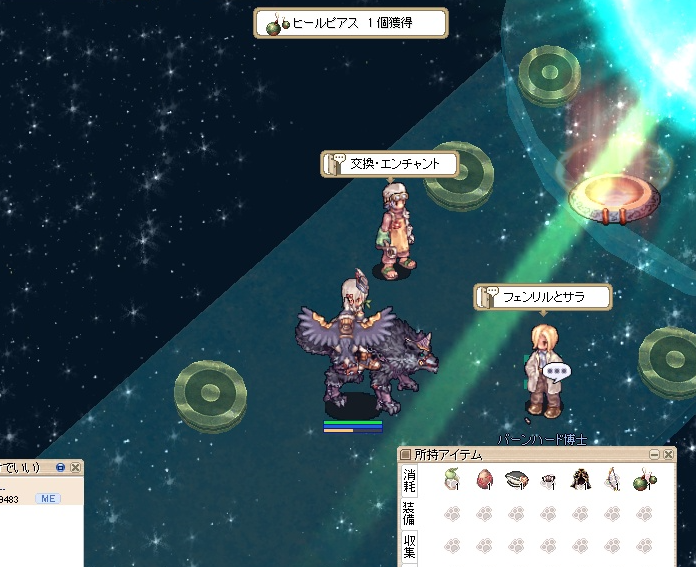Click the フェンリルとサラ NPC label
The height and width of the screenshot is (567, 696).
[x=544, y=297]
